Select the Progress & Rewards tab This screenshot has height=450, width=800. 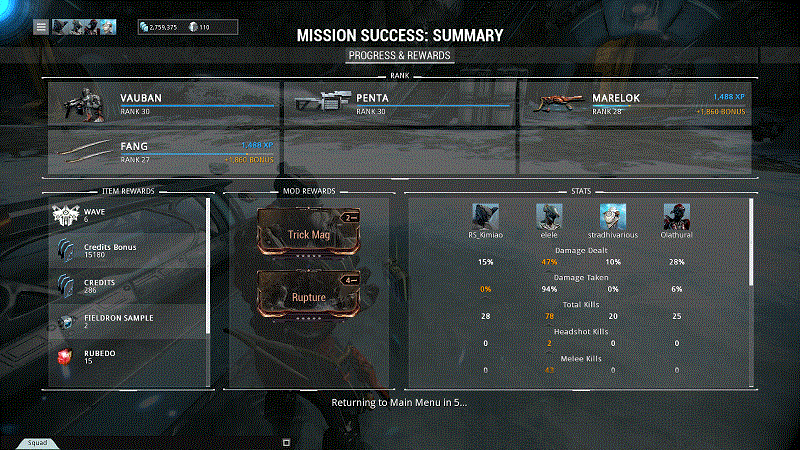(399, 55)
